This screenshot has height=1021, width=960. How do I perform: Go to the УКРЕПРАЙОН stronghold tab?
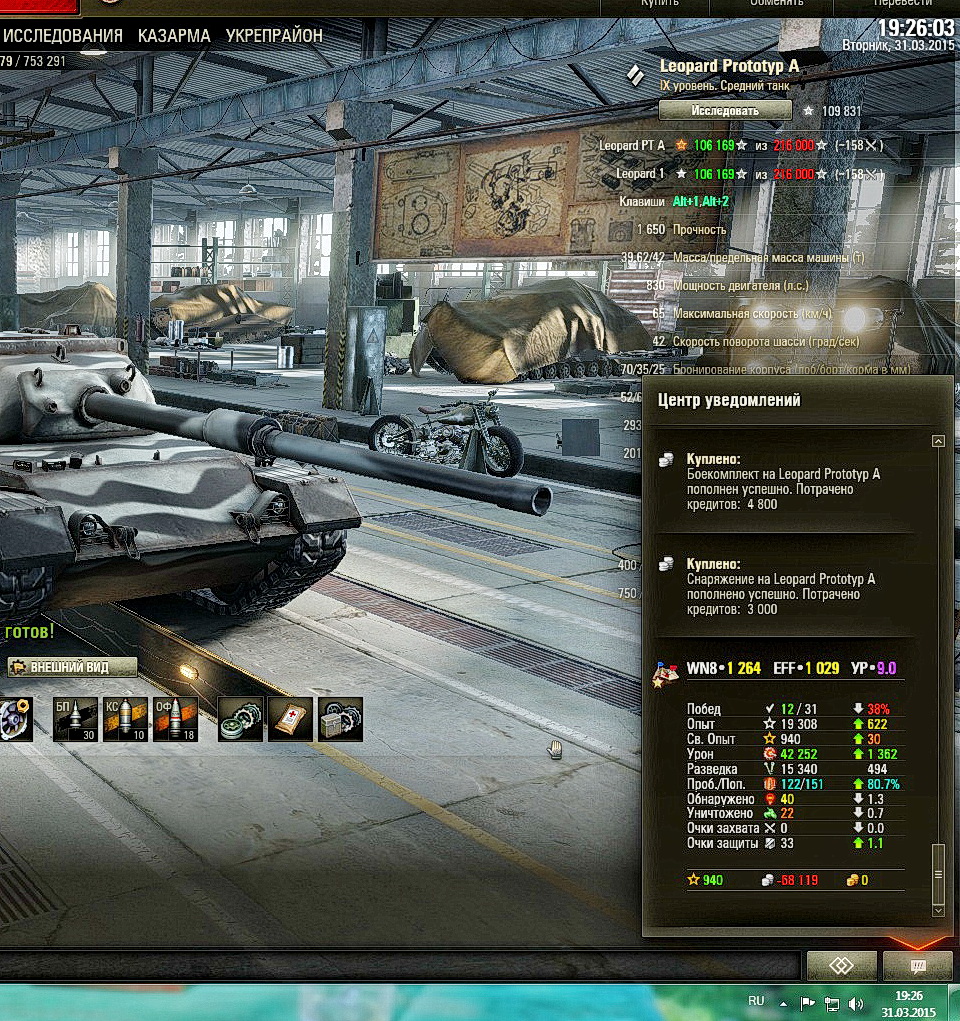coord(274,36)
